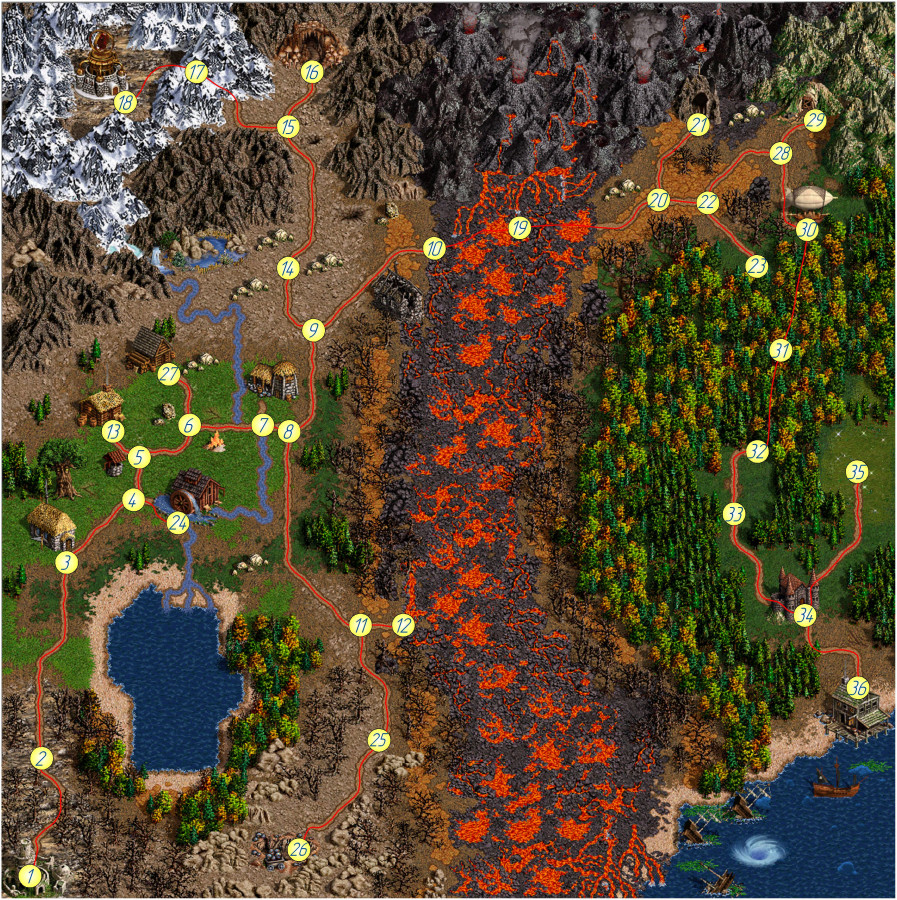Select map marker 27
Viewport: 897px width, 900px height.
pyautogui.click(x=169, y=374)
